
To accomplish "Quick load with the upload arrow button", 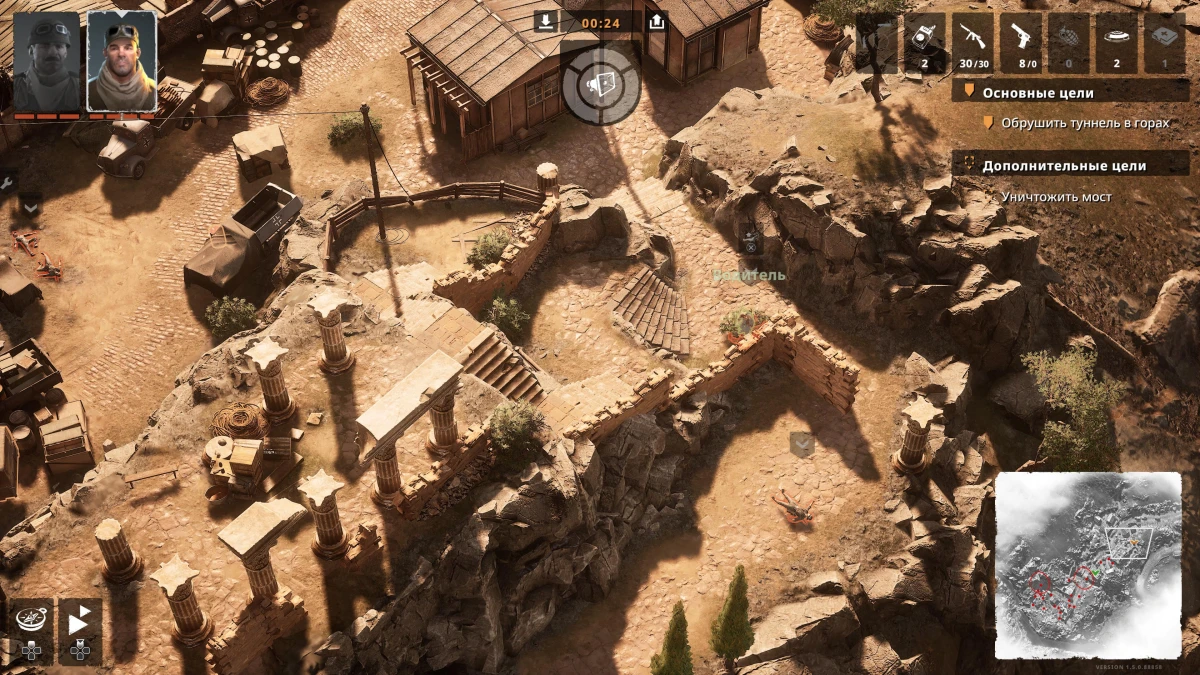I will [657, 21].
